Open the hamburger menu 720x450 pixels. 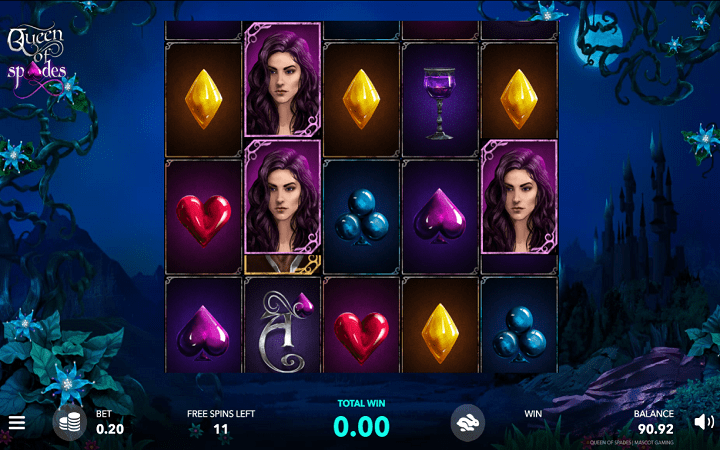click(x=16, y=423)
